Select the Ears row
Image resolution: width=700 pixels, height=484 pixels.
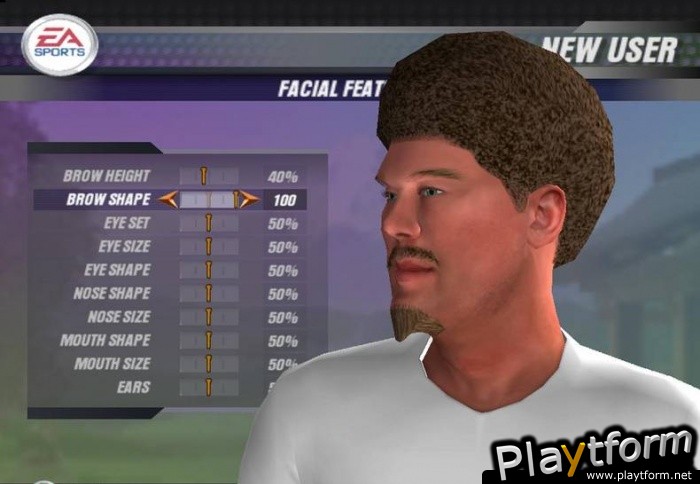tap(132, 387)
